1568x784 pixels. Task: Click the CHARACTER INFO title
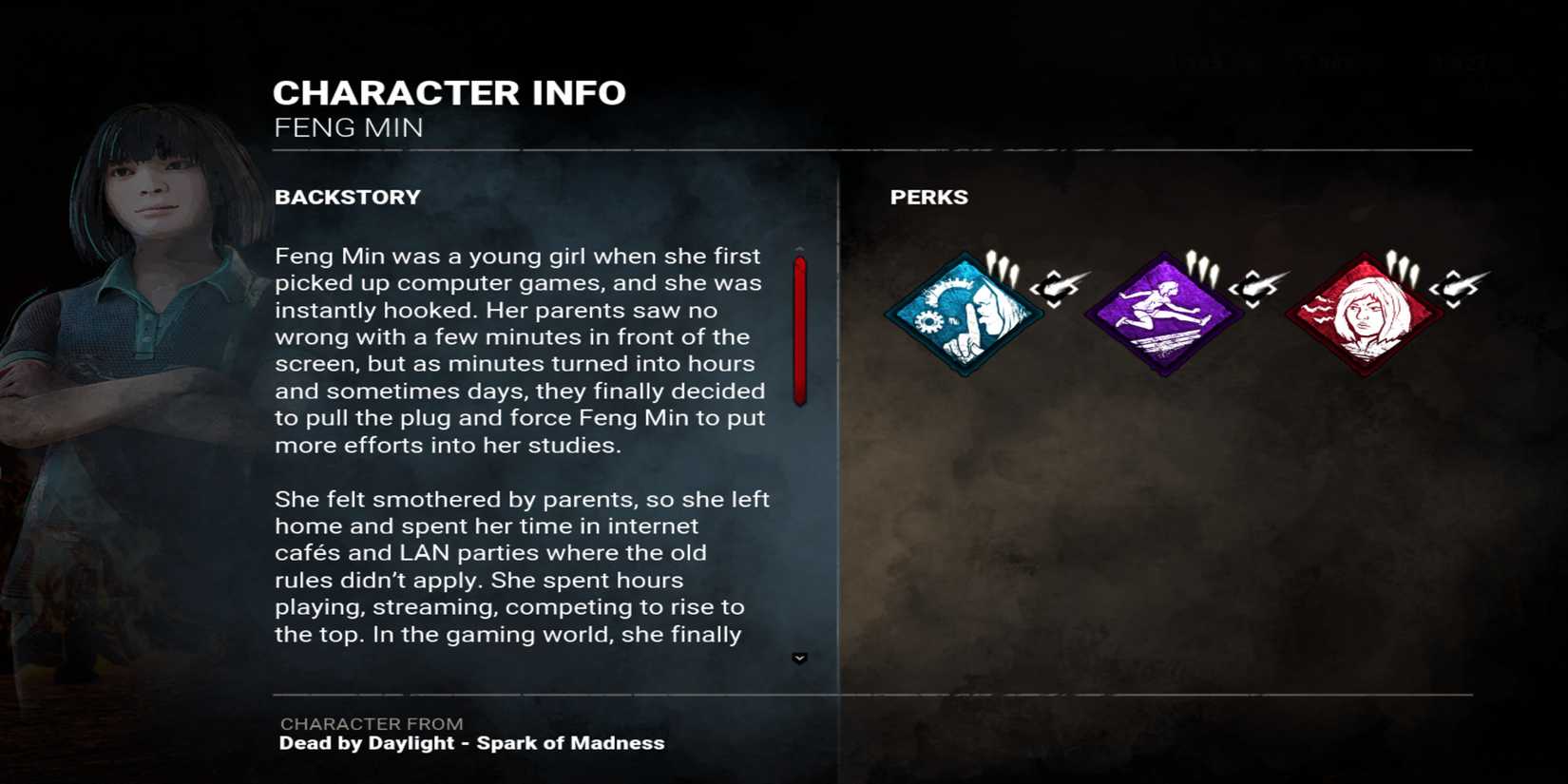(x=449, y=92)
